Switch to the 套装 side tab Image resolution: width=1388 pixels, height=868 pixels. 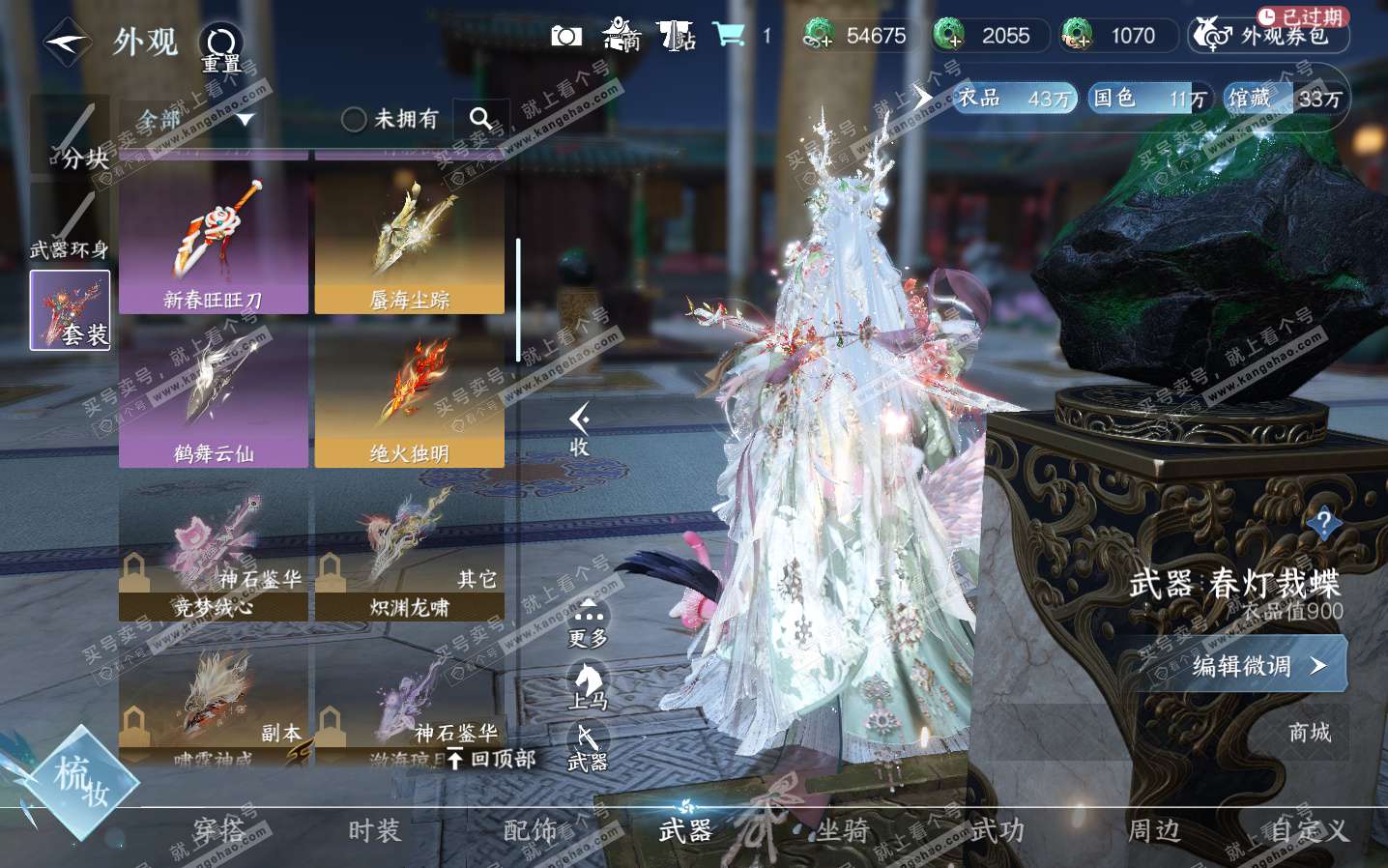(x=70, y=309)
